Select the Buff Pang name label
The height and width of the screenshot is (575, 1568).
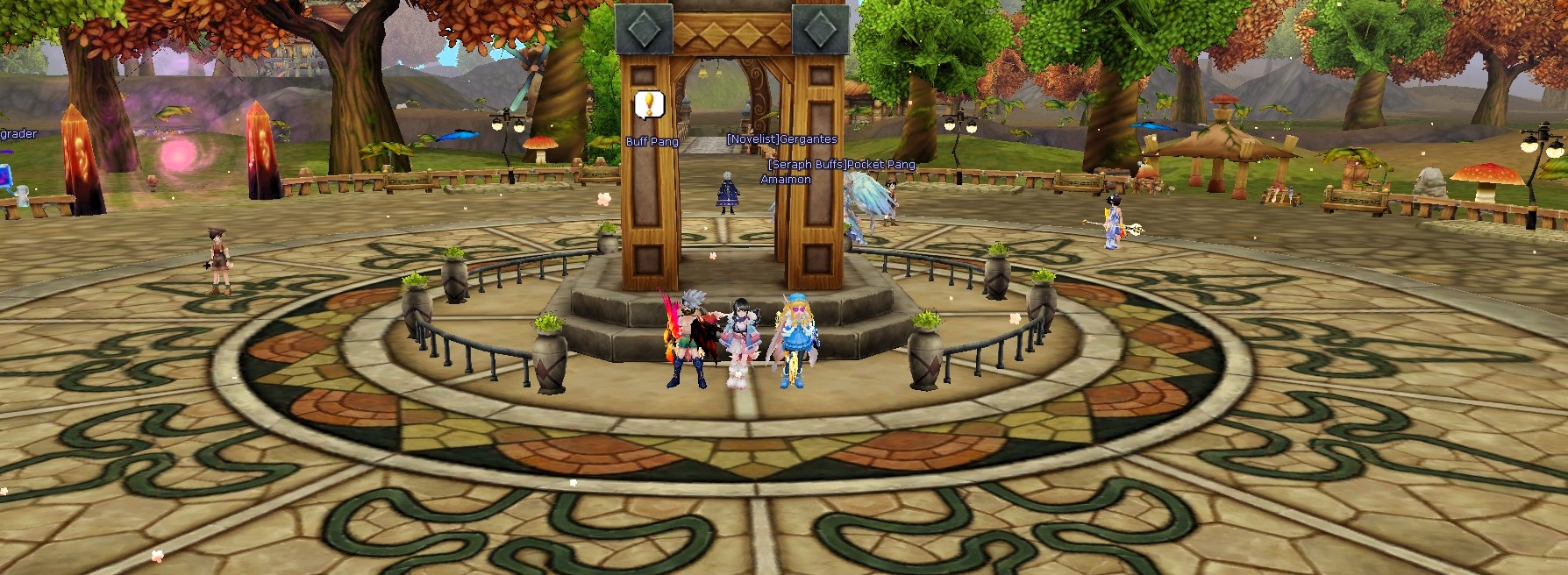coord(652,142)
